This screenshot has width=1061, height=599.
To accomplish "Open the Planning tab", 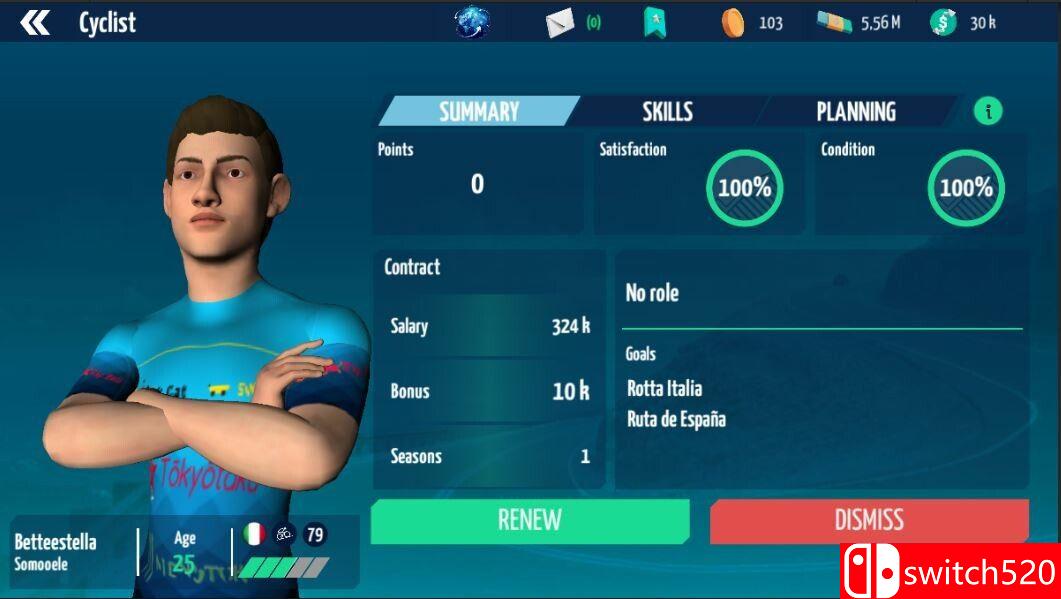I will (x=855, y=111).
